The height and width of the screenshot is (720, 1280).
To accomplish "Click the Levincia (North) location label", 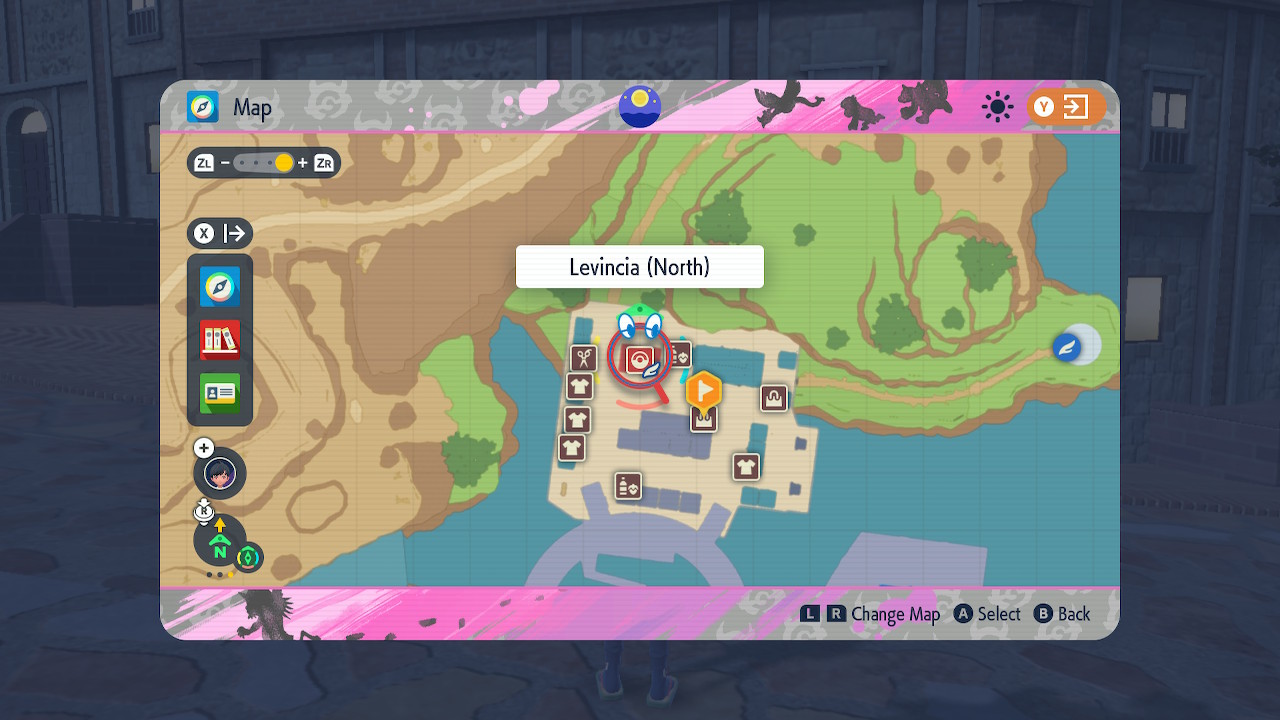I will [639, 267].
